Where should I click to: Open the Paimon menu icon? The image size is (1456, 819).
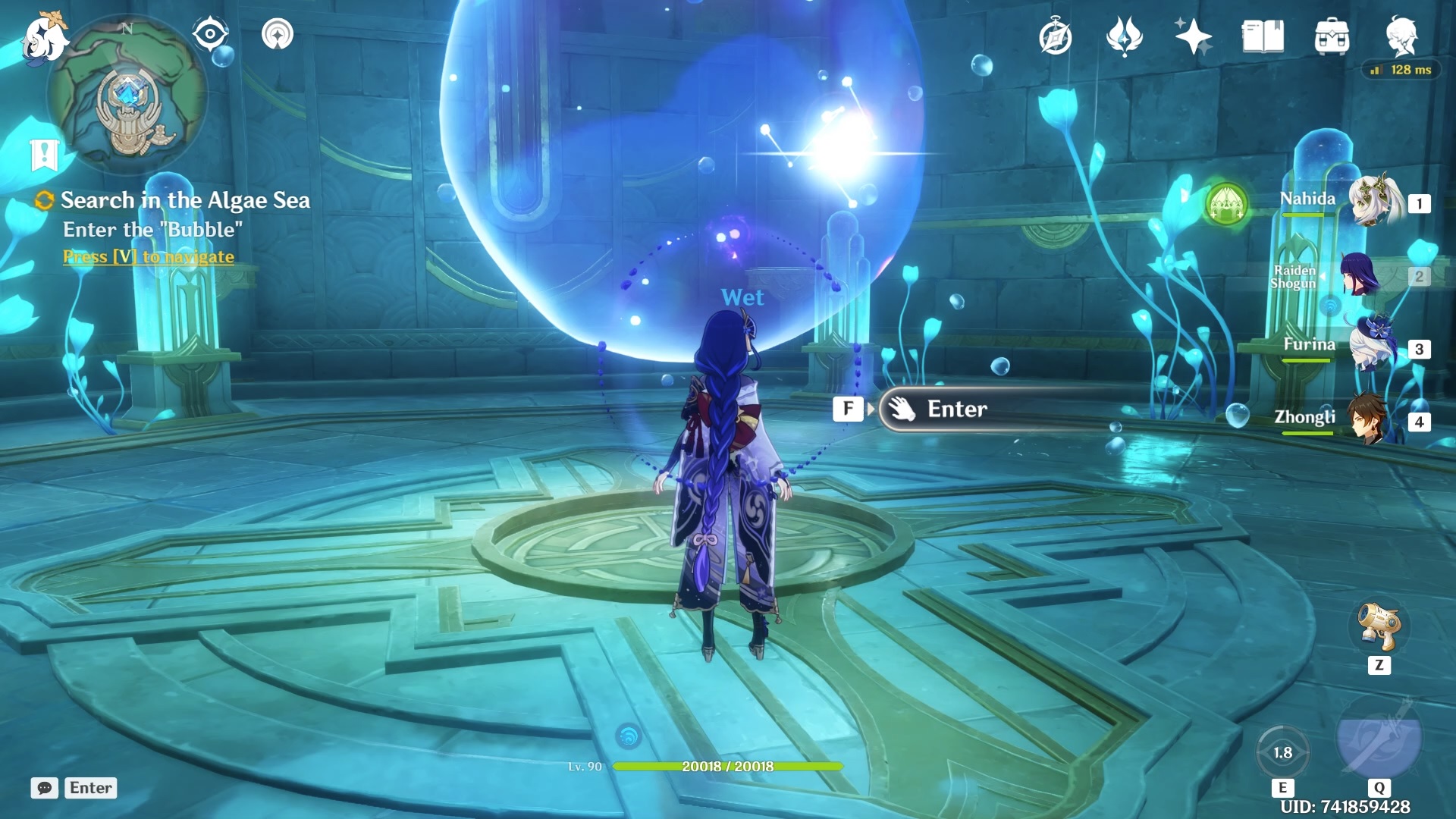click(x=44, y=36)
